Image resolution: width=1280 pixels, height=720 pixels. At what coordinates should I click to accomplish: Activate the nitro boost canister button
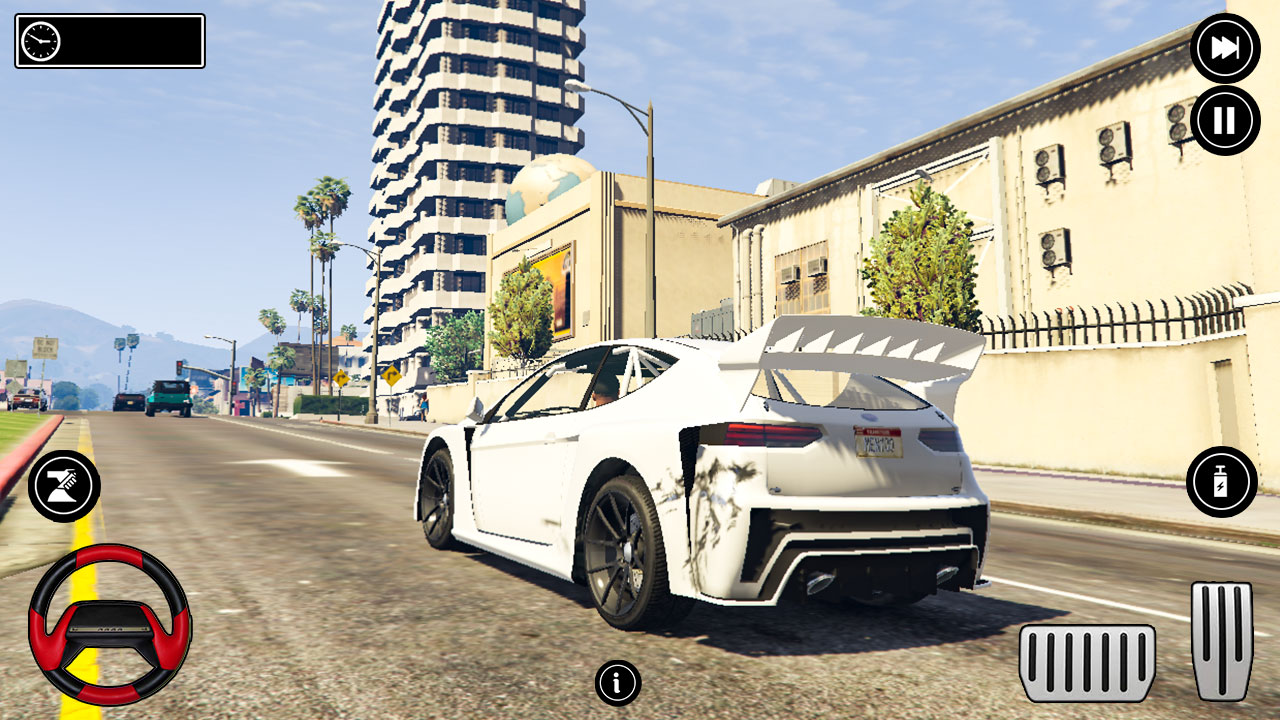1221,482
